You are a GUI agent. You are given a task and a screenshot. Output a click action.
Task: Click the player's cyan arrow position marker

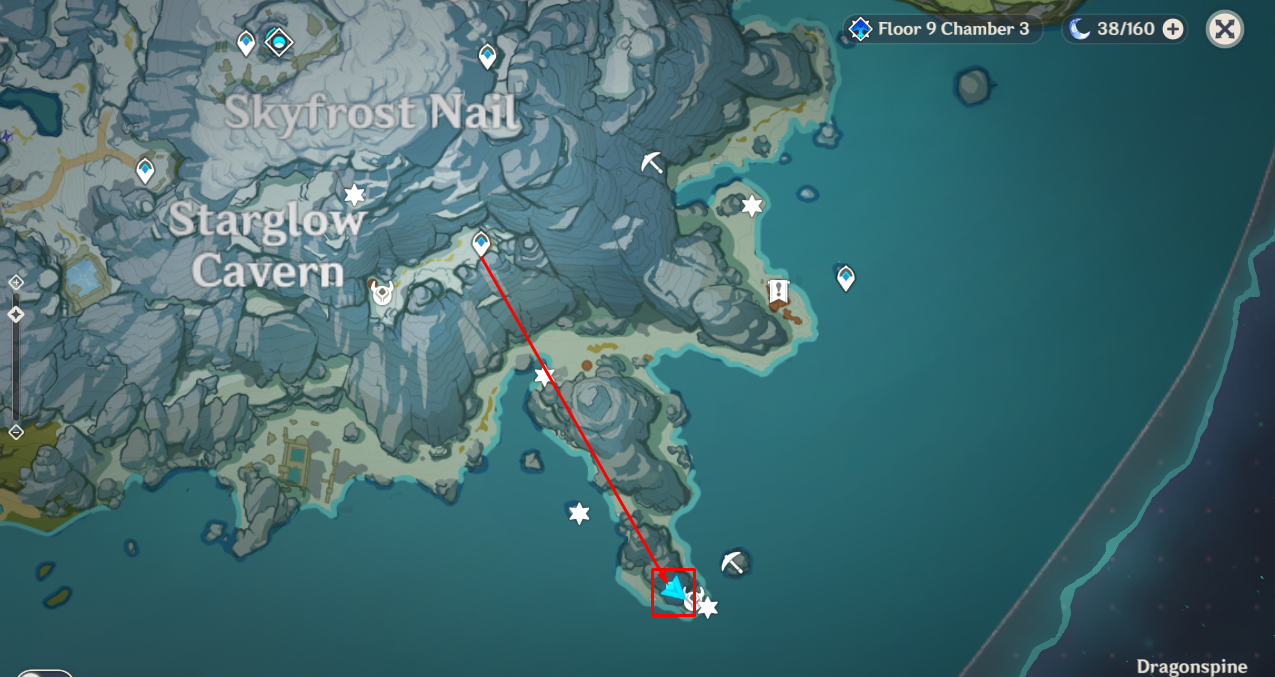675,589
